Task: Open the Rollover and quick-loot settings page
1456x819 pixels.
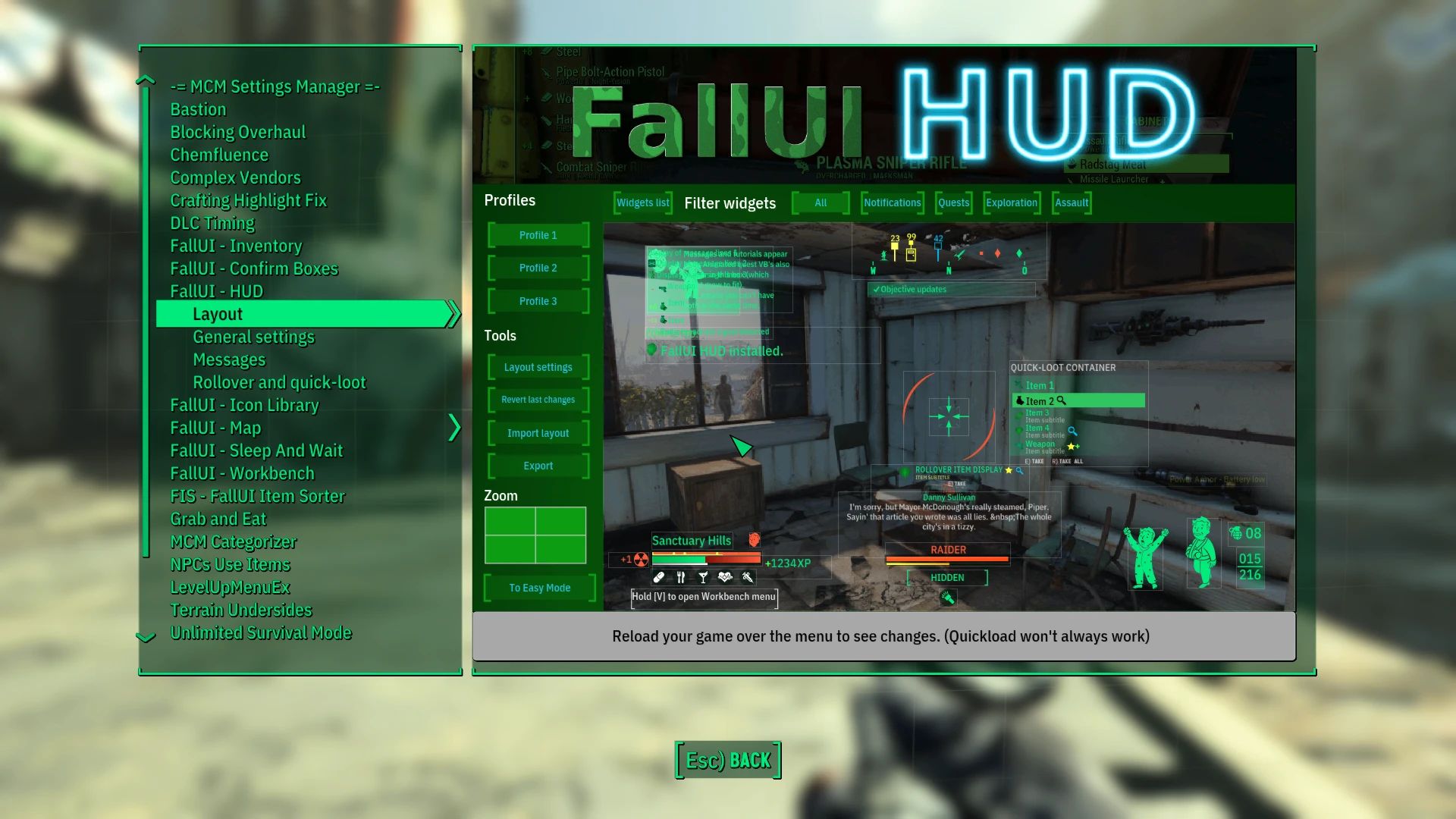Action: [x=278, y=382]
